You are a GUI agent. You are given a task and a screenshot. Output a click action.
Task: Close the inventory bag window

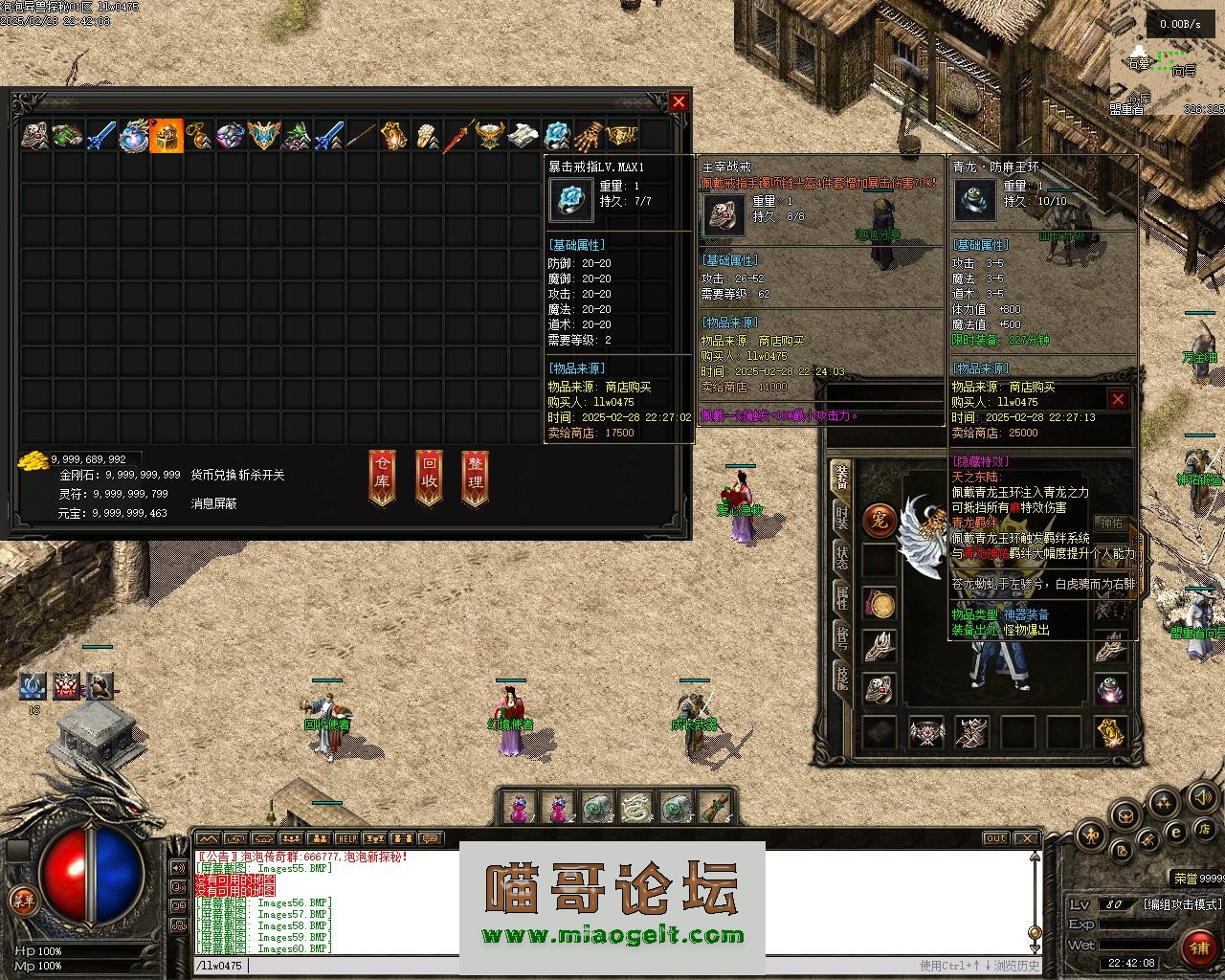click(679, 102)
